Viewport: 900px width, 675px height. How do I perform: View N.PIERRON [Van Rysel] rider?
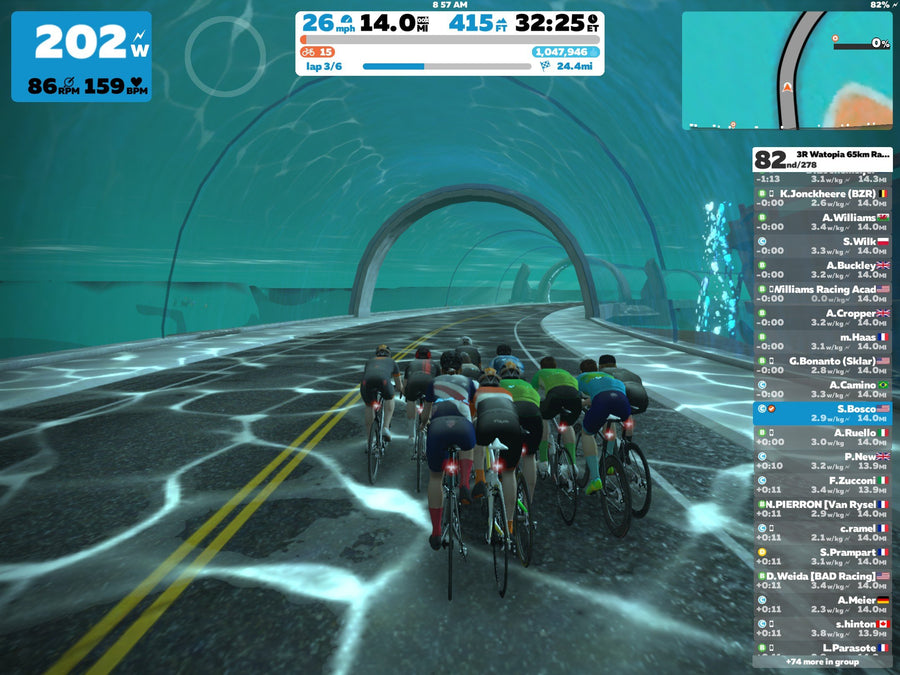822,509
